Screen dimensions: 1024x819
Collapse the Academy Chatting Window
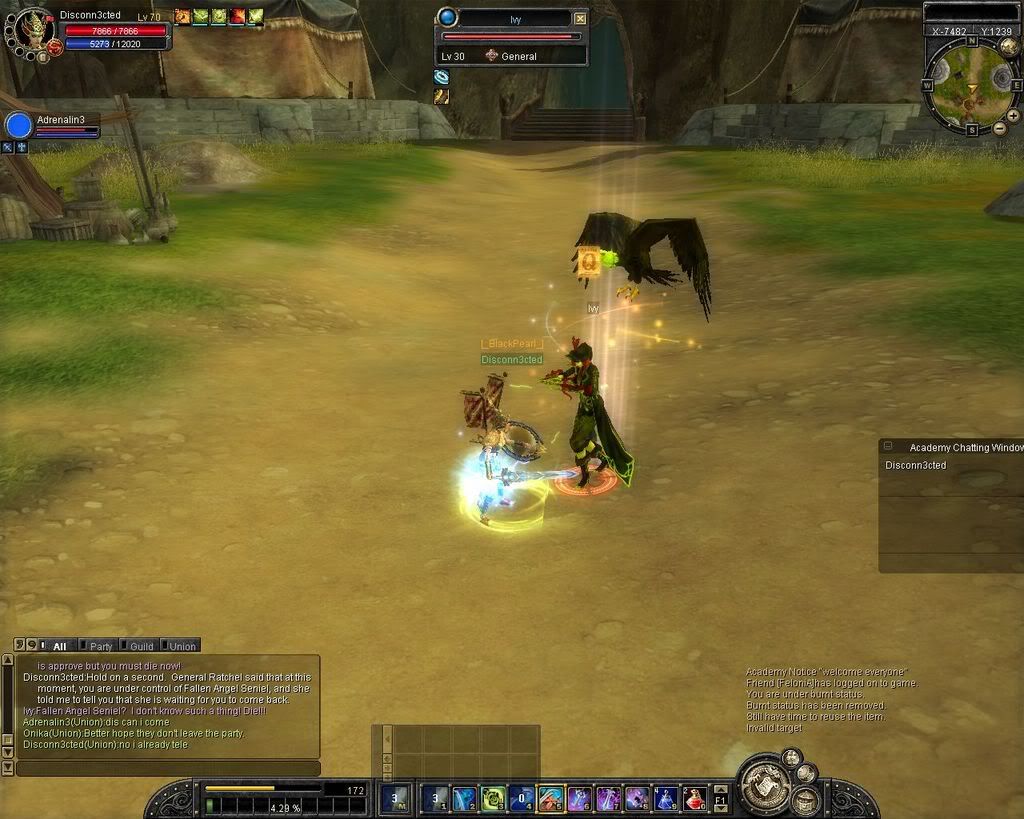[x=888, y=447]
